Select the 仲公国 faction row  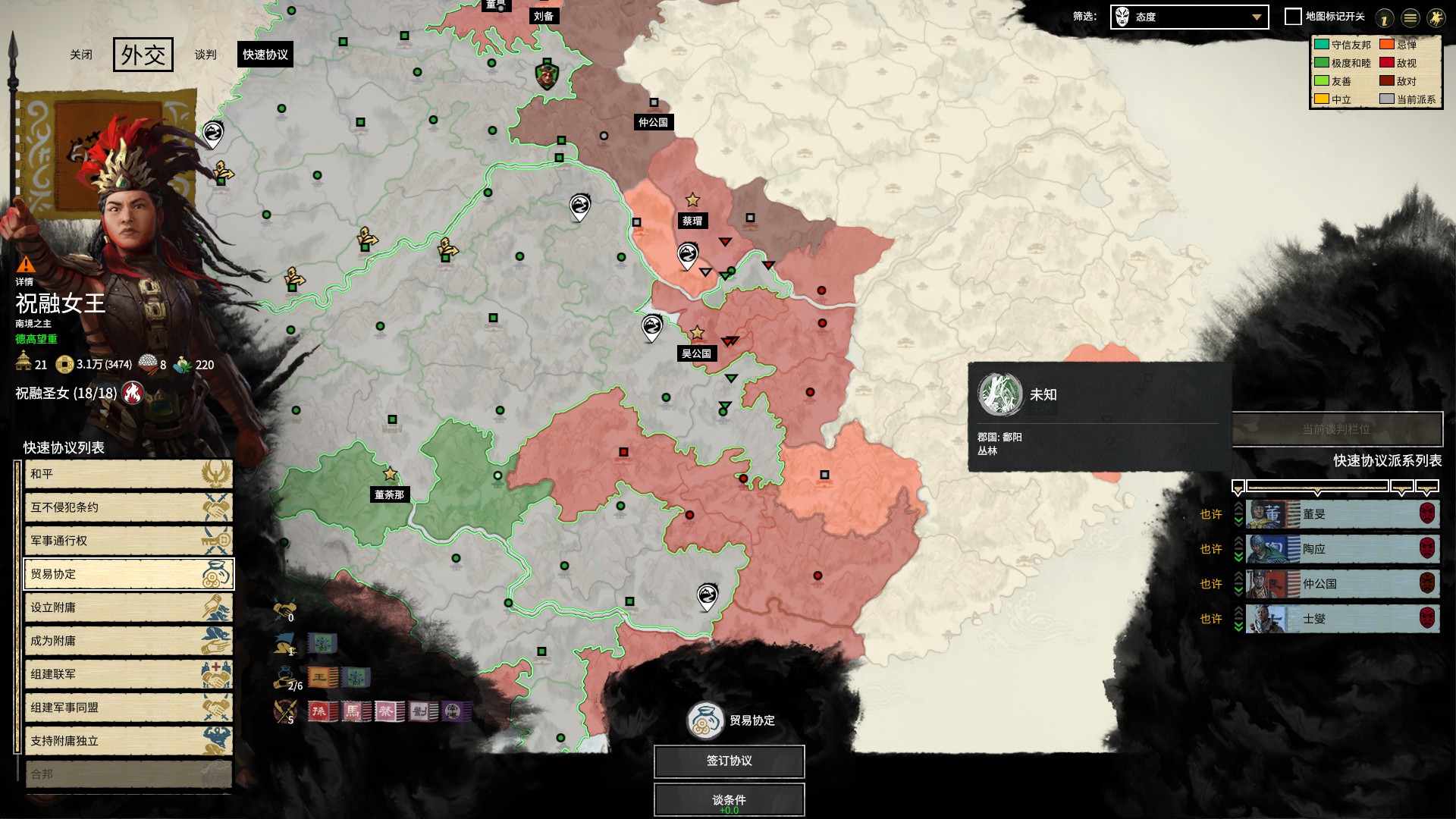coord(1342,584)
